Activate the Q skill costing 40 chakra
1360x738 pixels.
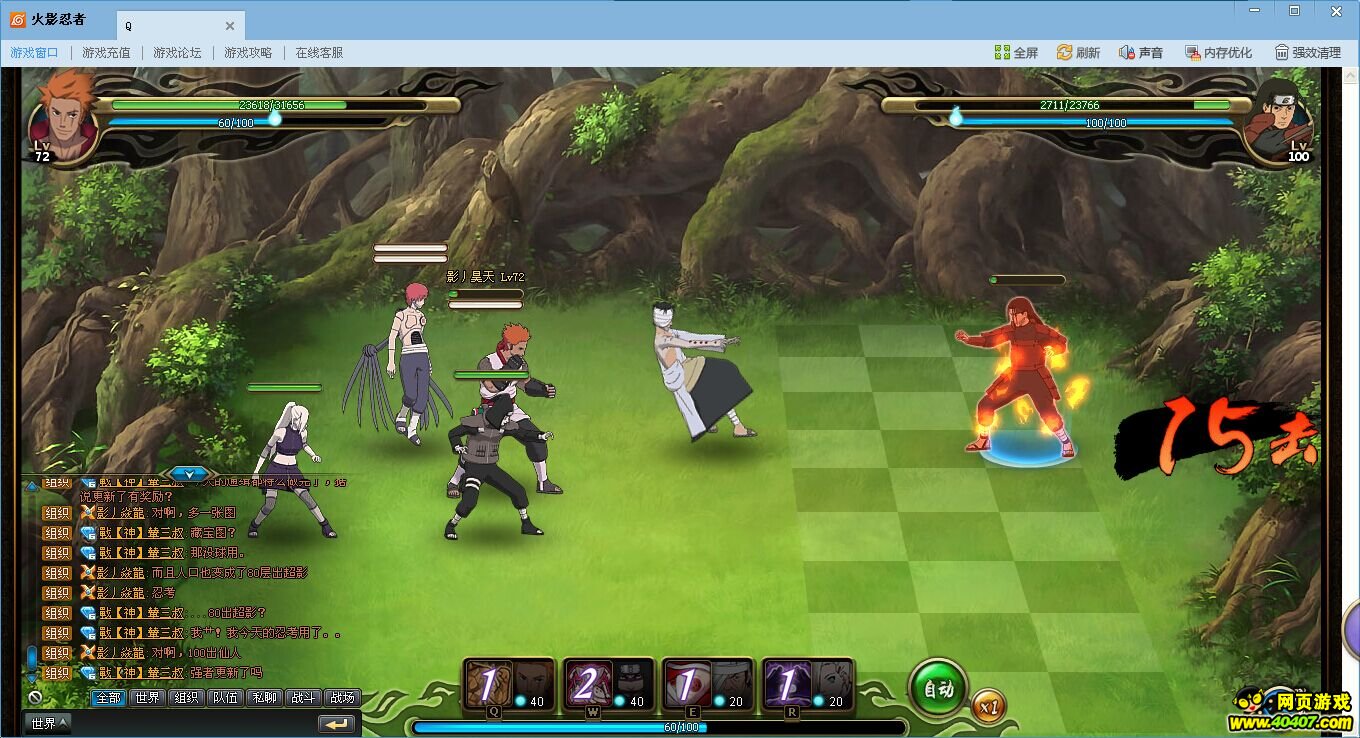click(x=510, y=684)
